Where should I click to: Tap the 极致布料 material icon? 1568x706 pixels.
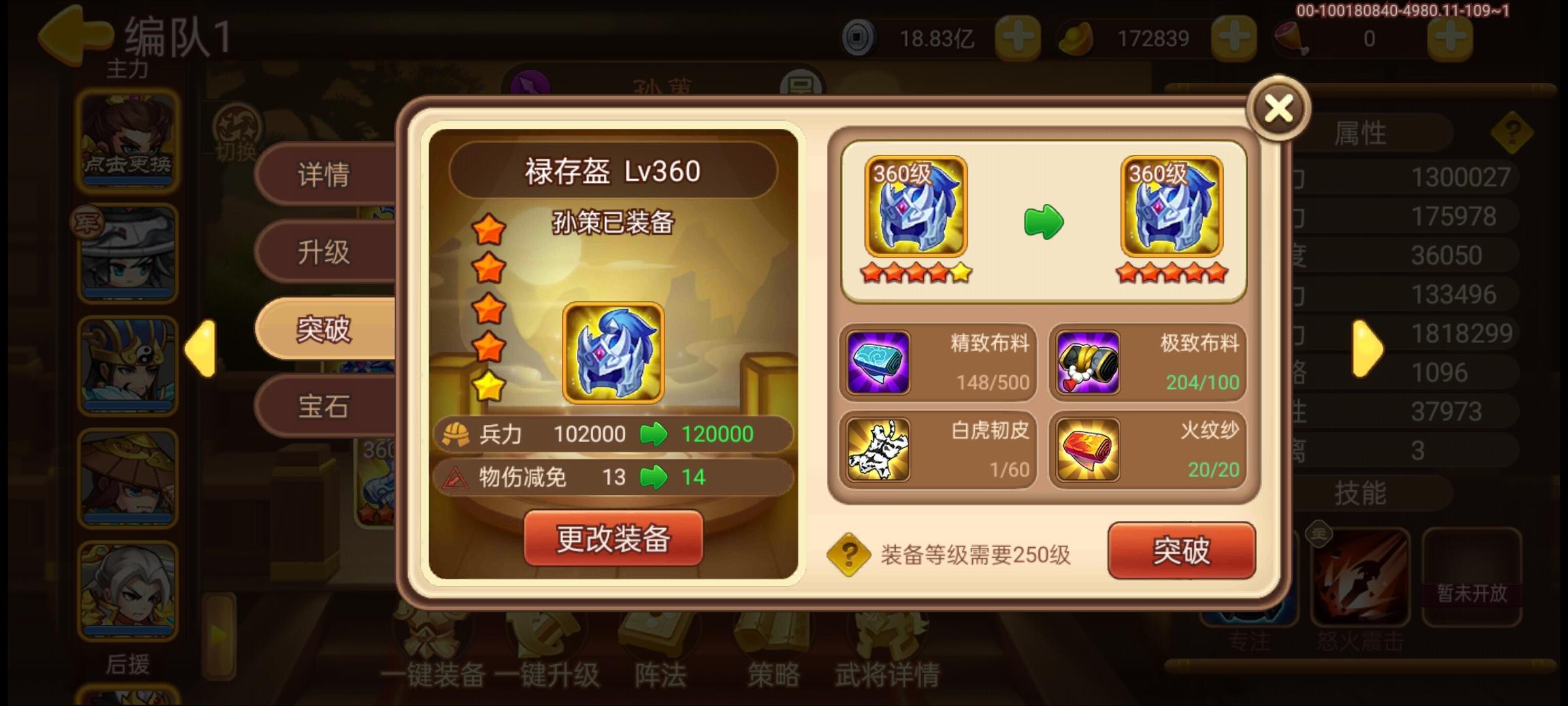click(x=1088, y=361)
